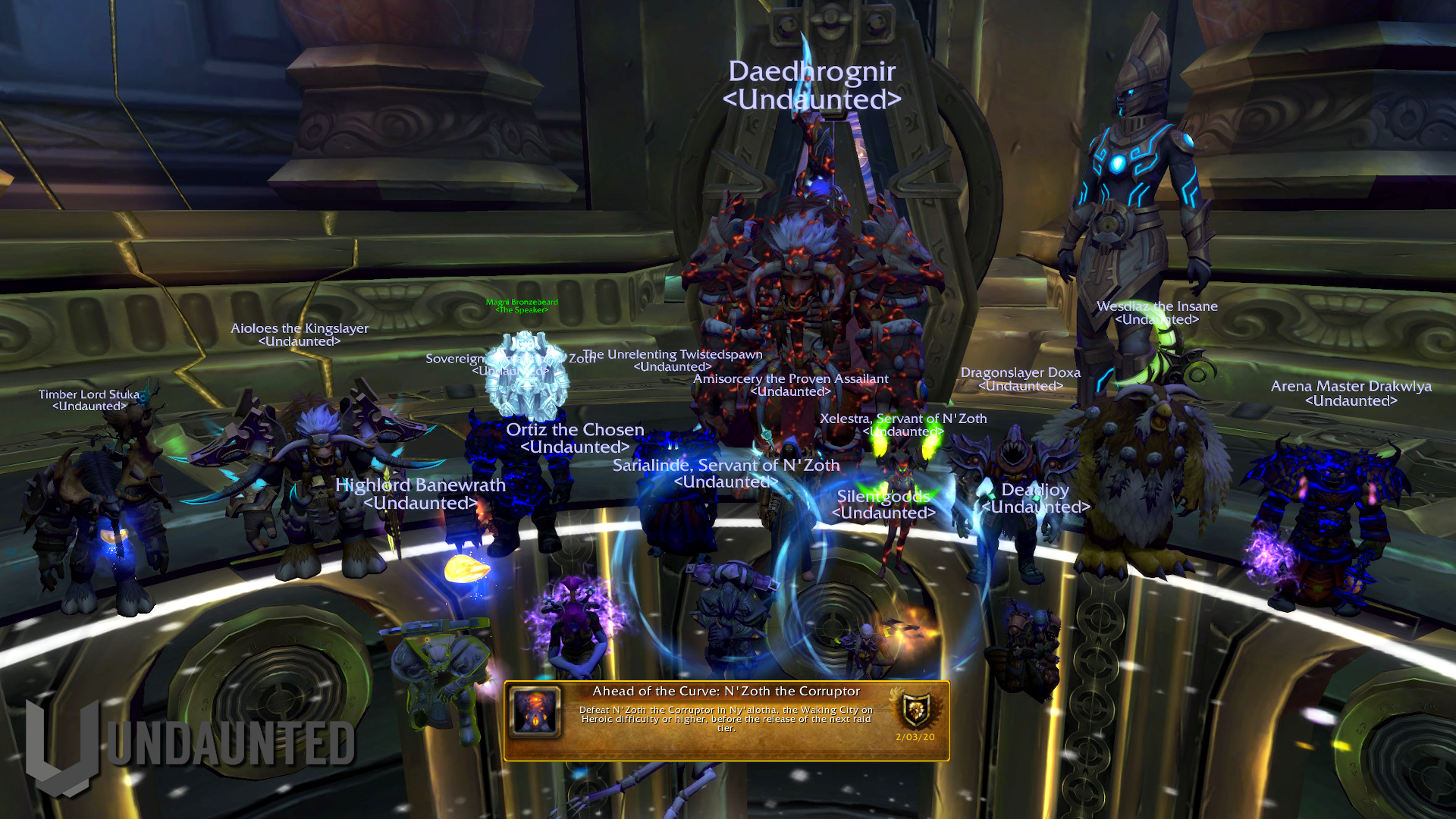Open the Ahead of the Curve achievement alert

726,720
